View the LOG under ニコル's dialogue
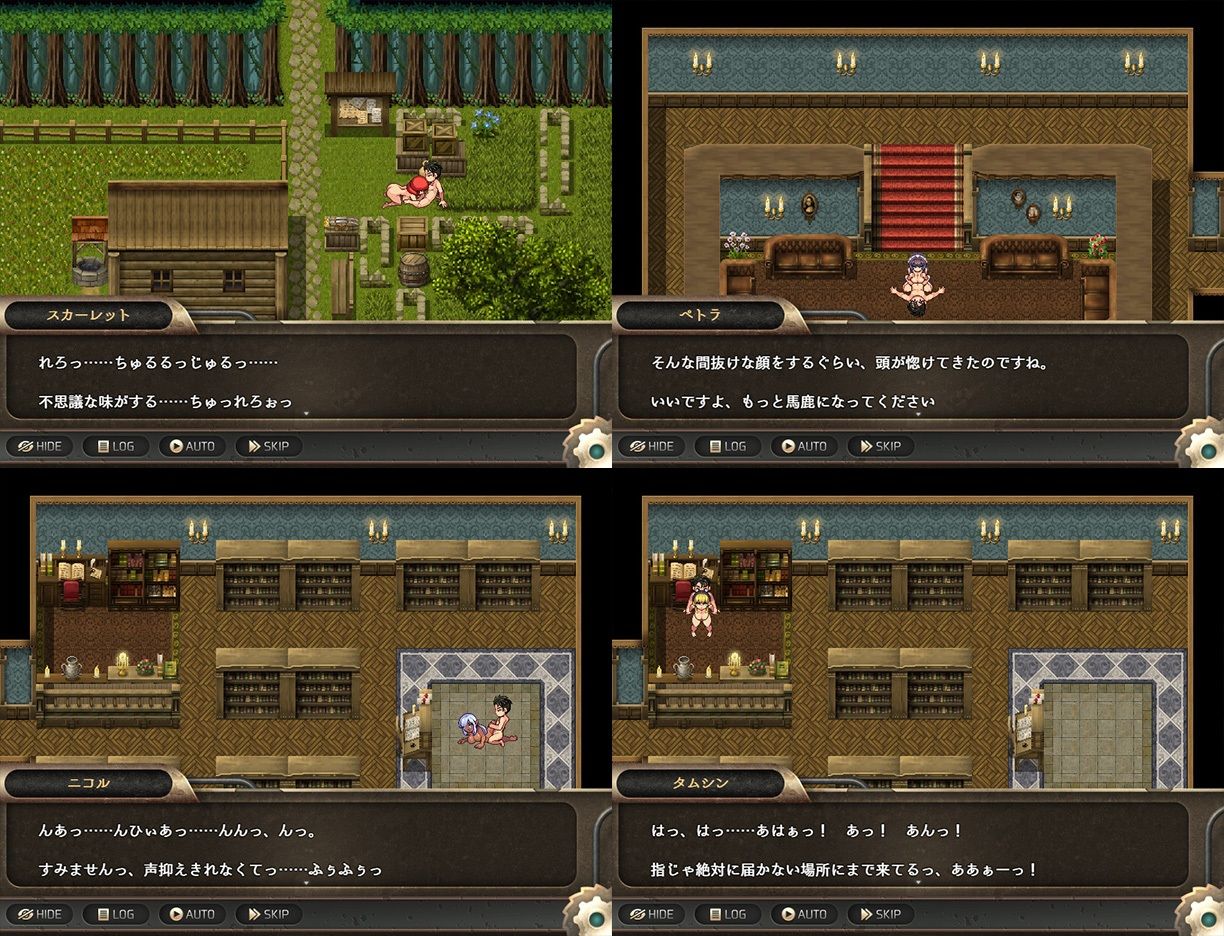 [115, 914]
